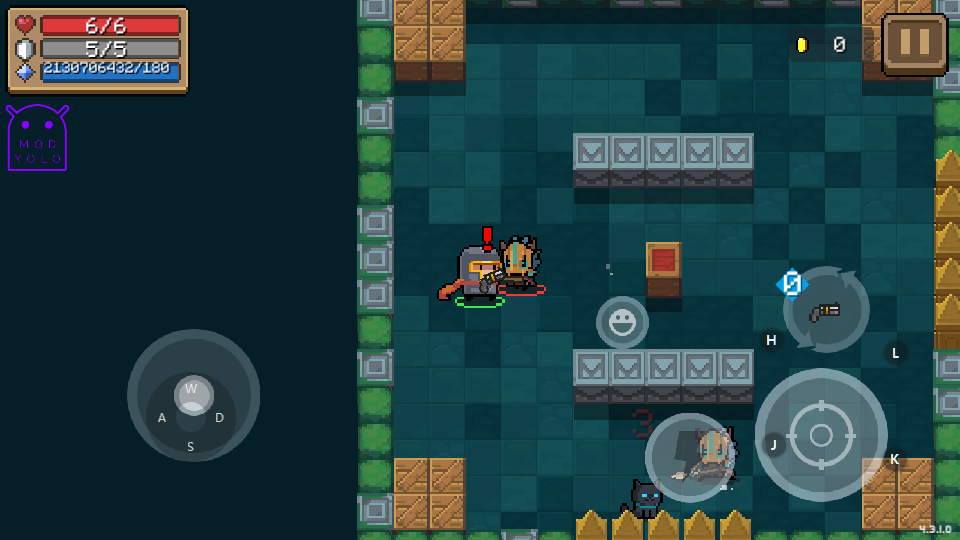Tap the virtual movement joystick

pos(193,395)
